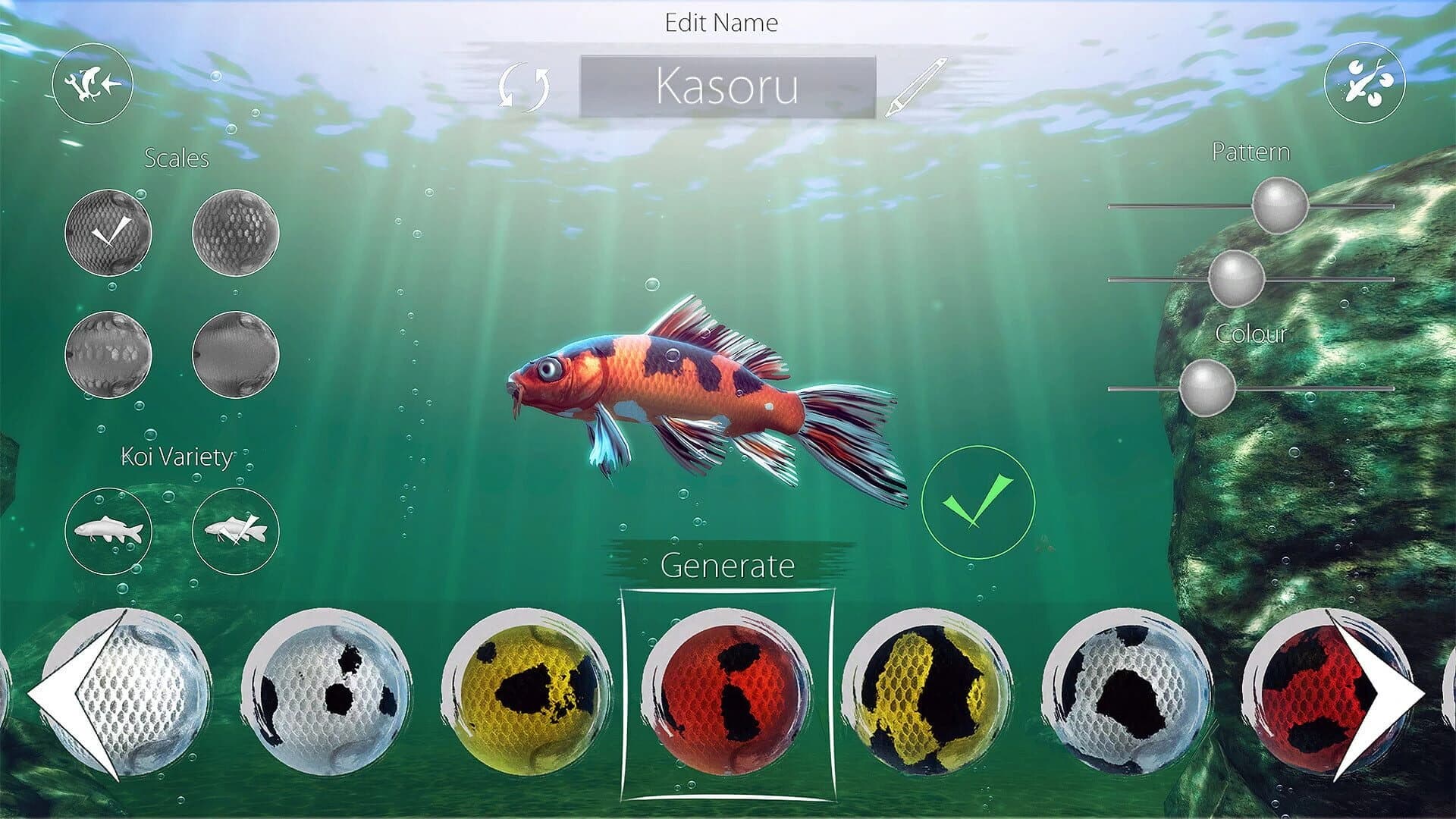The image size is (1456, 819).
Task: Click the back arrow fish icon top-left
Action: pyautogui.click(x=93, y=85)
